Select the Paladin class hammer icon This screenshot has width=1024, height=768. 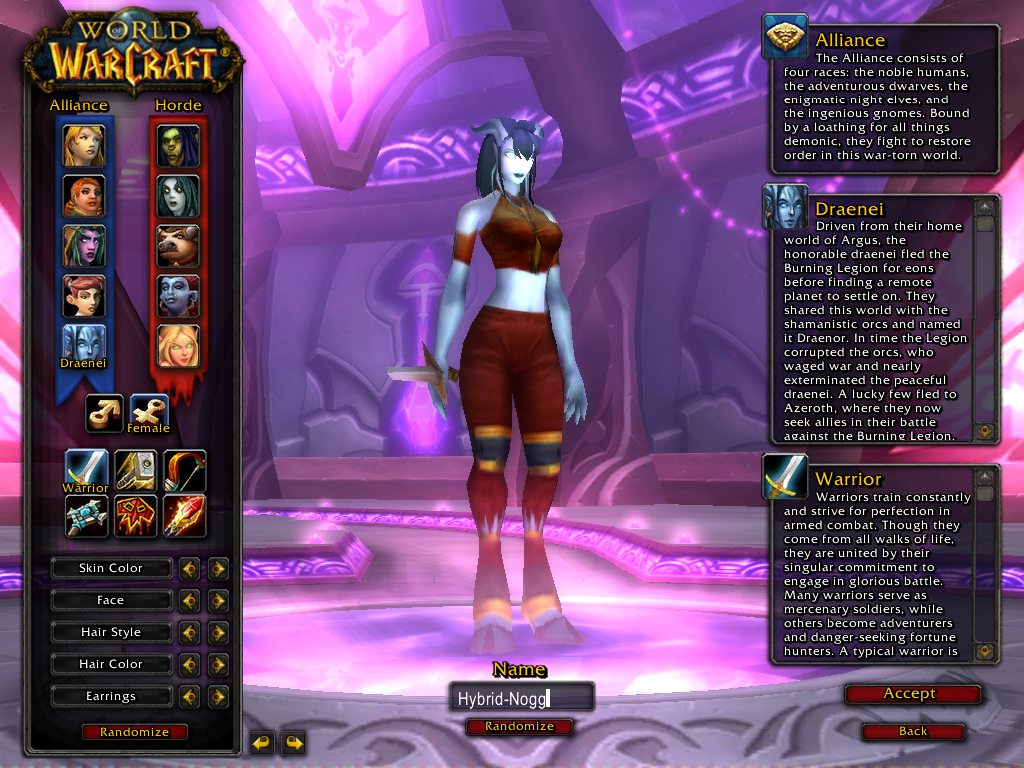(x=134, y=471)
